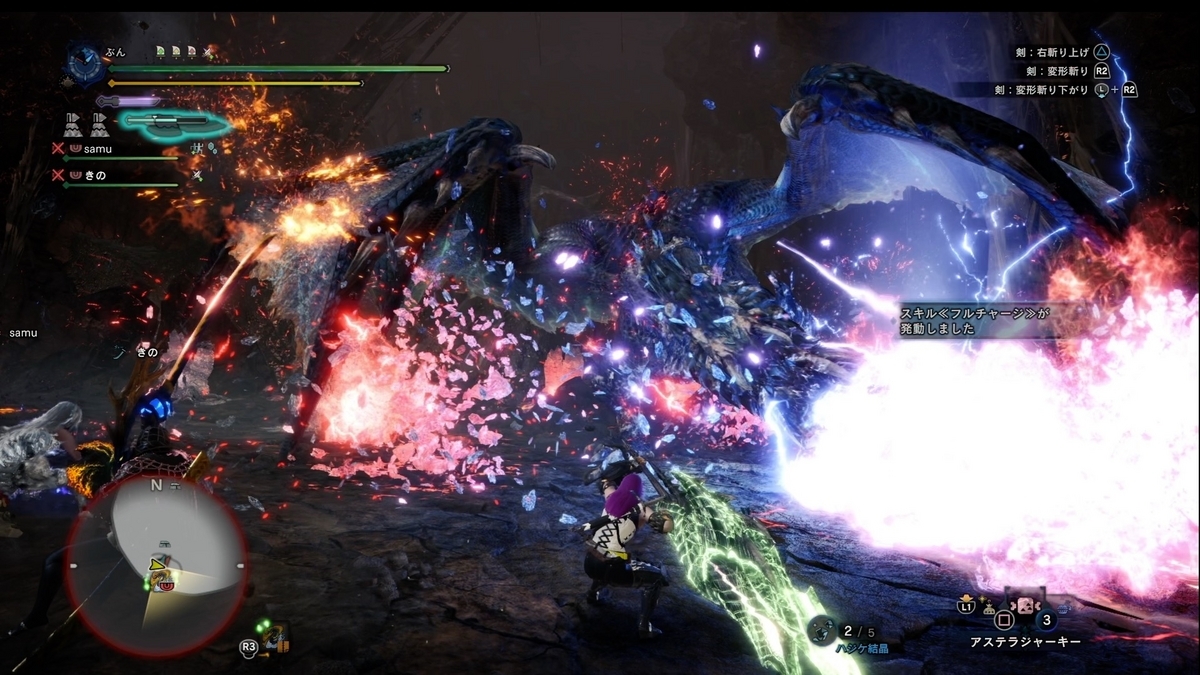Open the circular minimap
The height and width of the screenshot is (675, 1200).
[x=155, y=563]
